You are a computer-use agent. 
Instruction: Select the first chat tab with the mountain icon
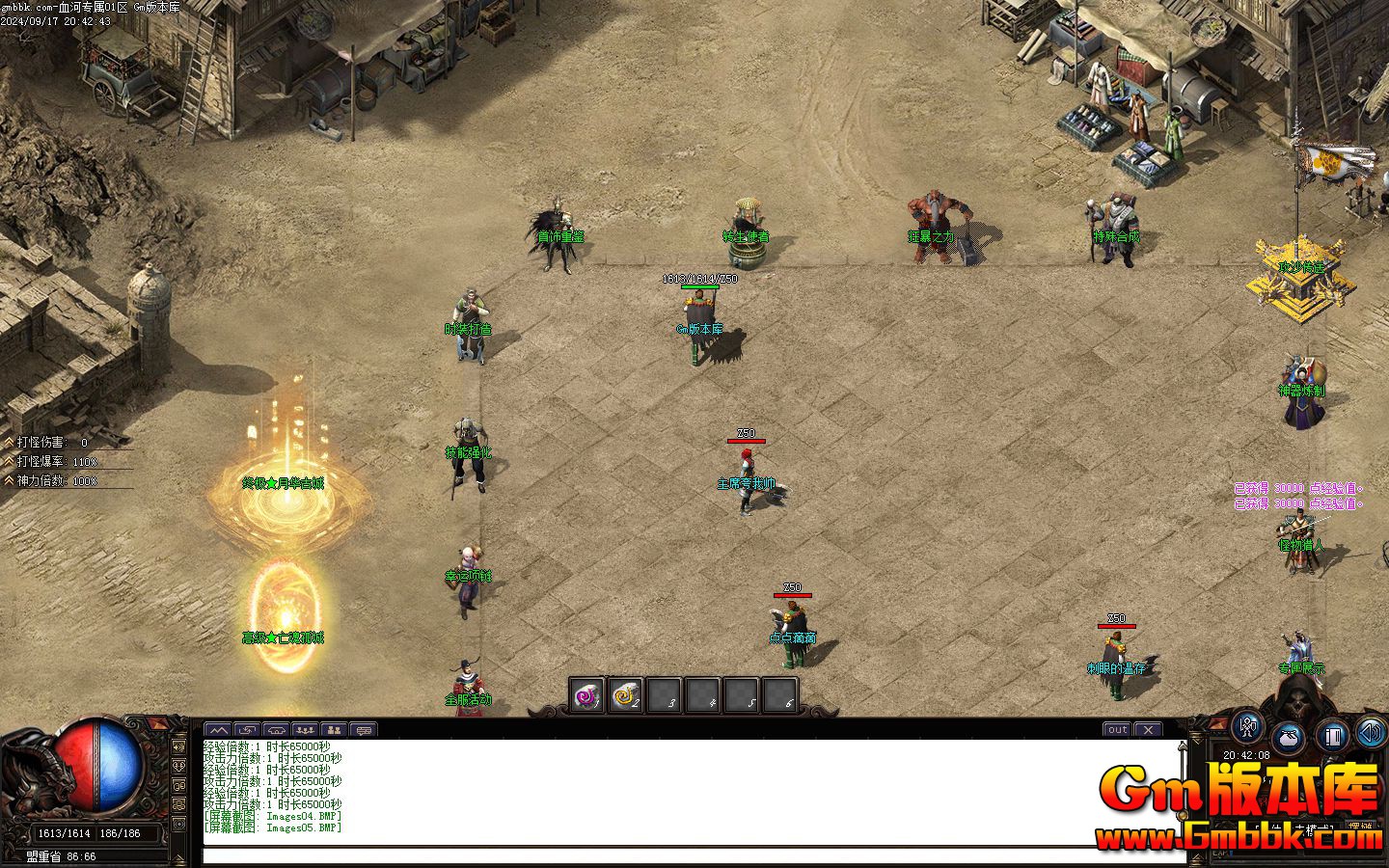(218, 730)
